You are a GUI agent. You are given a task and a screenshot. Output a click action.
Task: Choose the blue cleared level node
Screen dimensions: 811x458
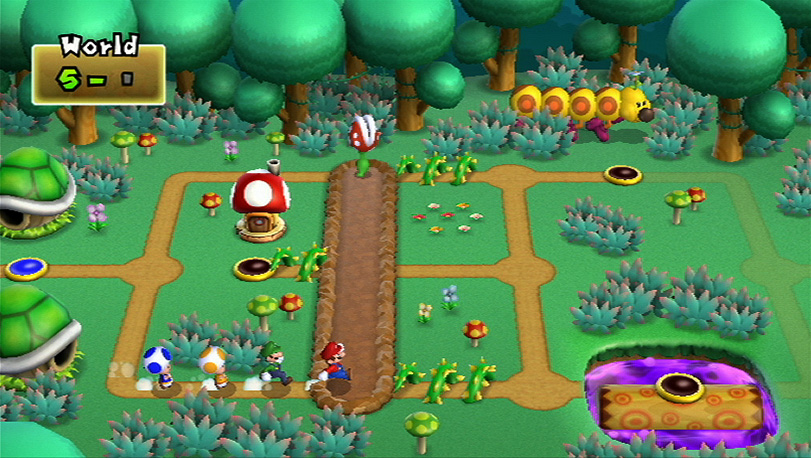[26, 268]
